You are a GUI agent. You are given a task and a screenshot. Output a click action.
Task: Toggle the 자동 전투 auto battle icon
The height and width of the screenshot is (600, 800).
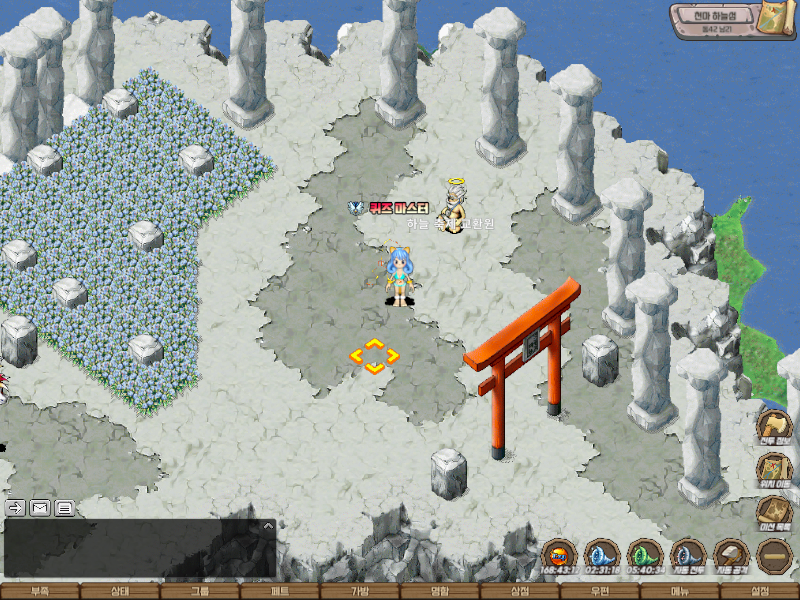(x=688, y=554)
